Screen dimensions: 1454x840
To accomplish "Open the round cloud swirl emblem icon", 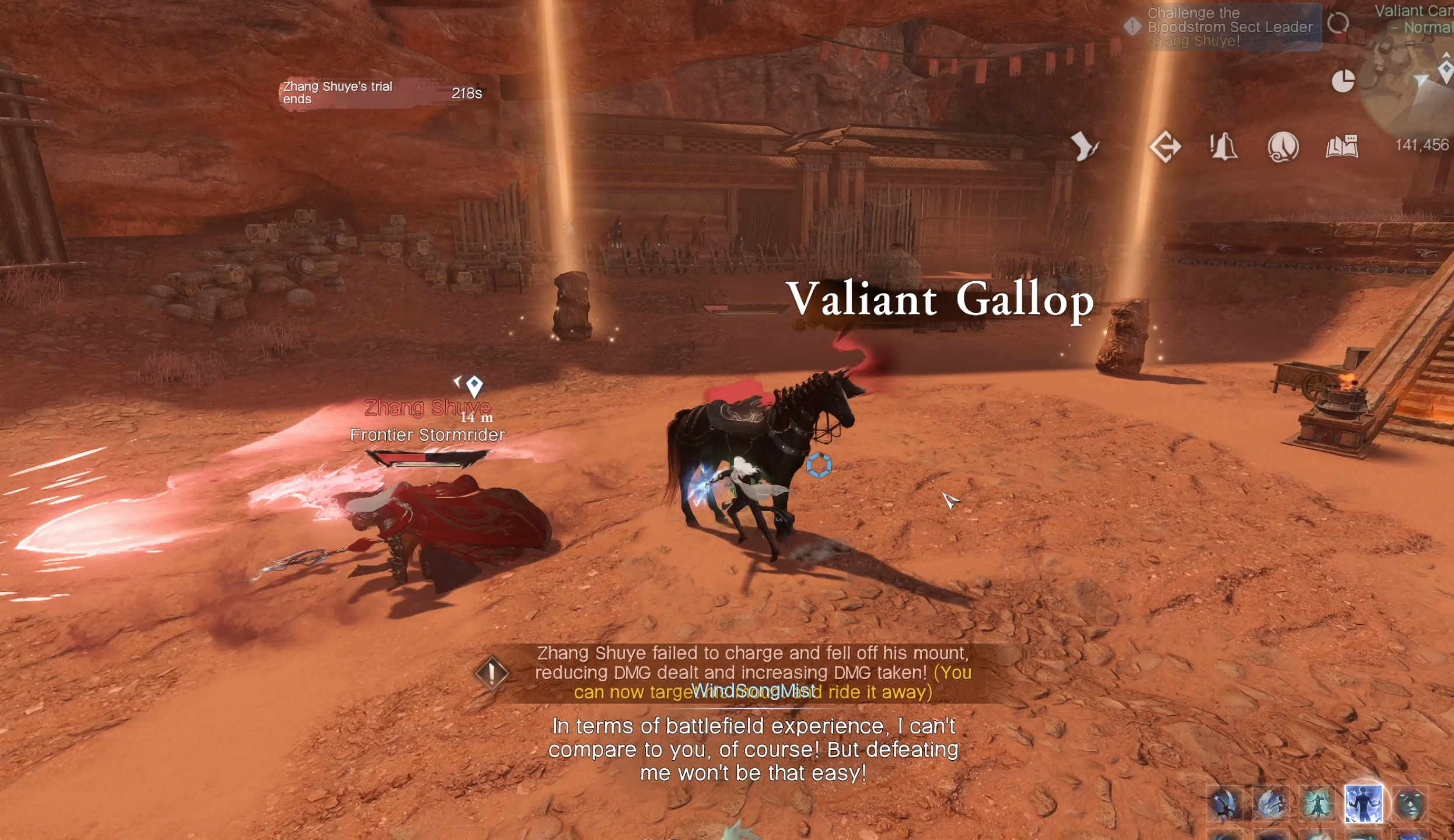I will click(1283, 146).
